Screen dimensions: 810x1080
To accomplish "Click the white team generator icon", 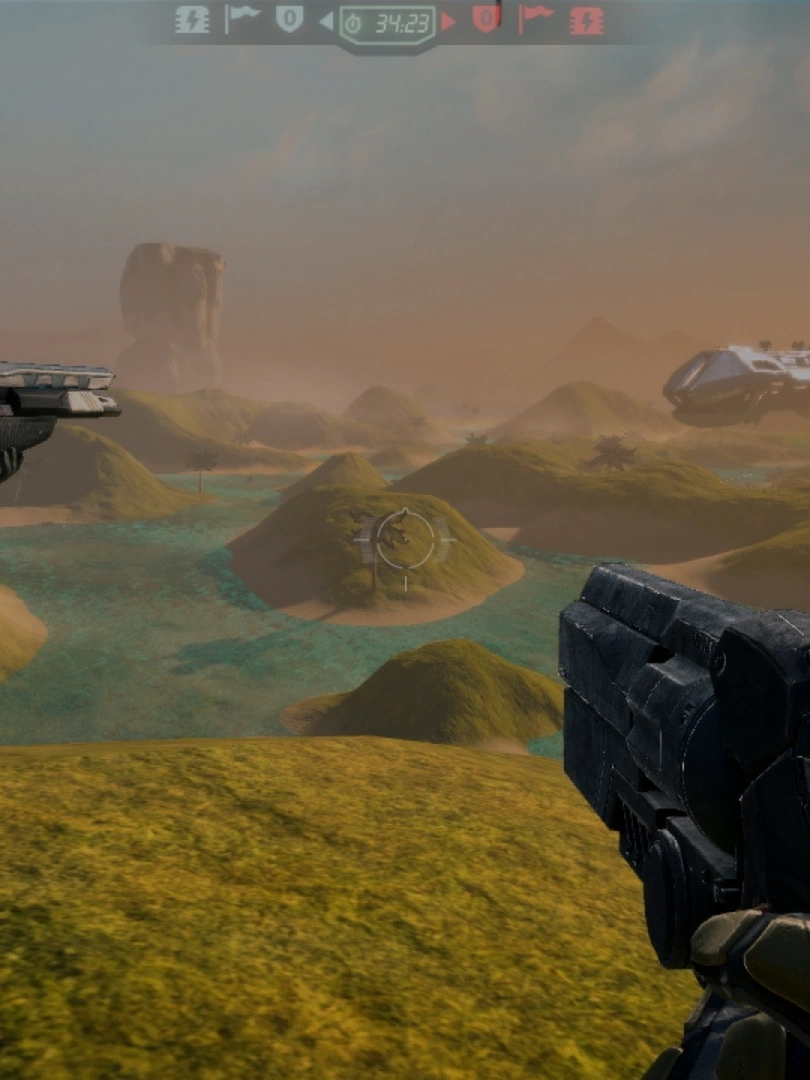I will pos(192,20).
